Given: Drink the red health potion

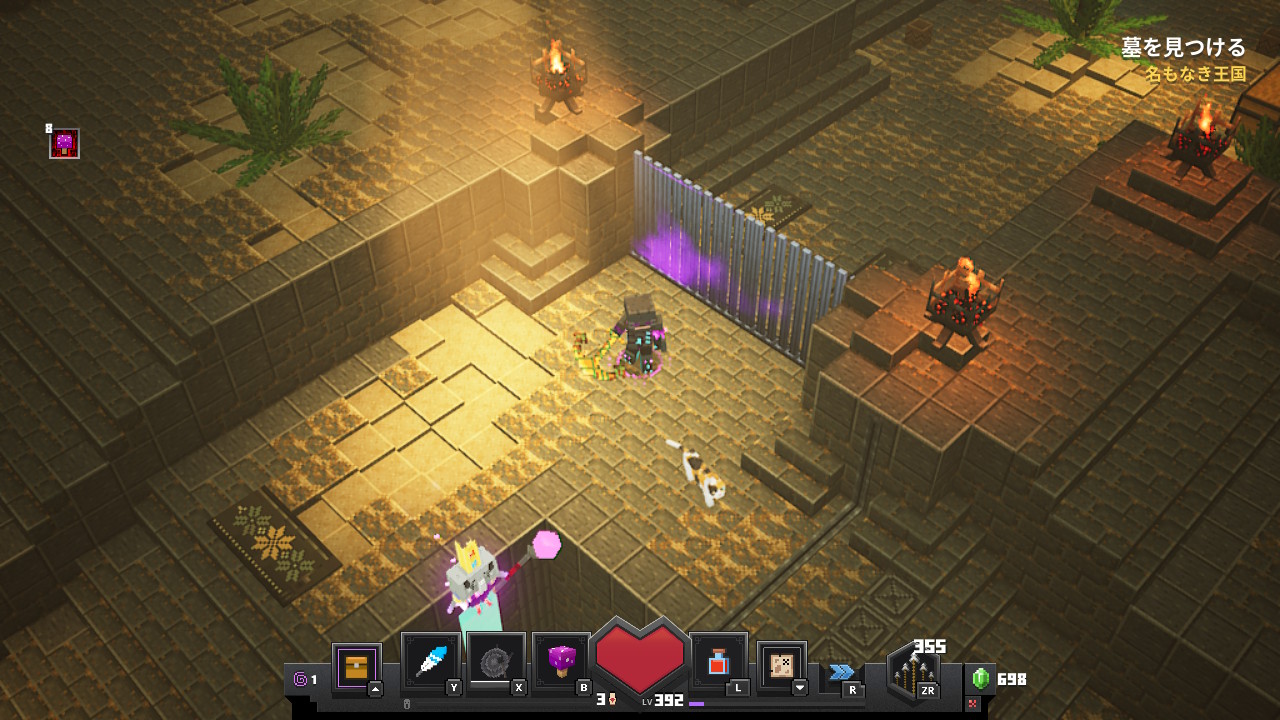Looking at the screenshot, I should 718,662.
